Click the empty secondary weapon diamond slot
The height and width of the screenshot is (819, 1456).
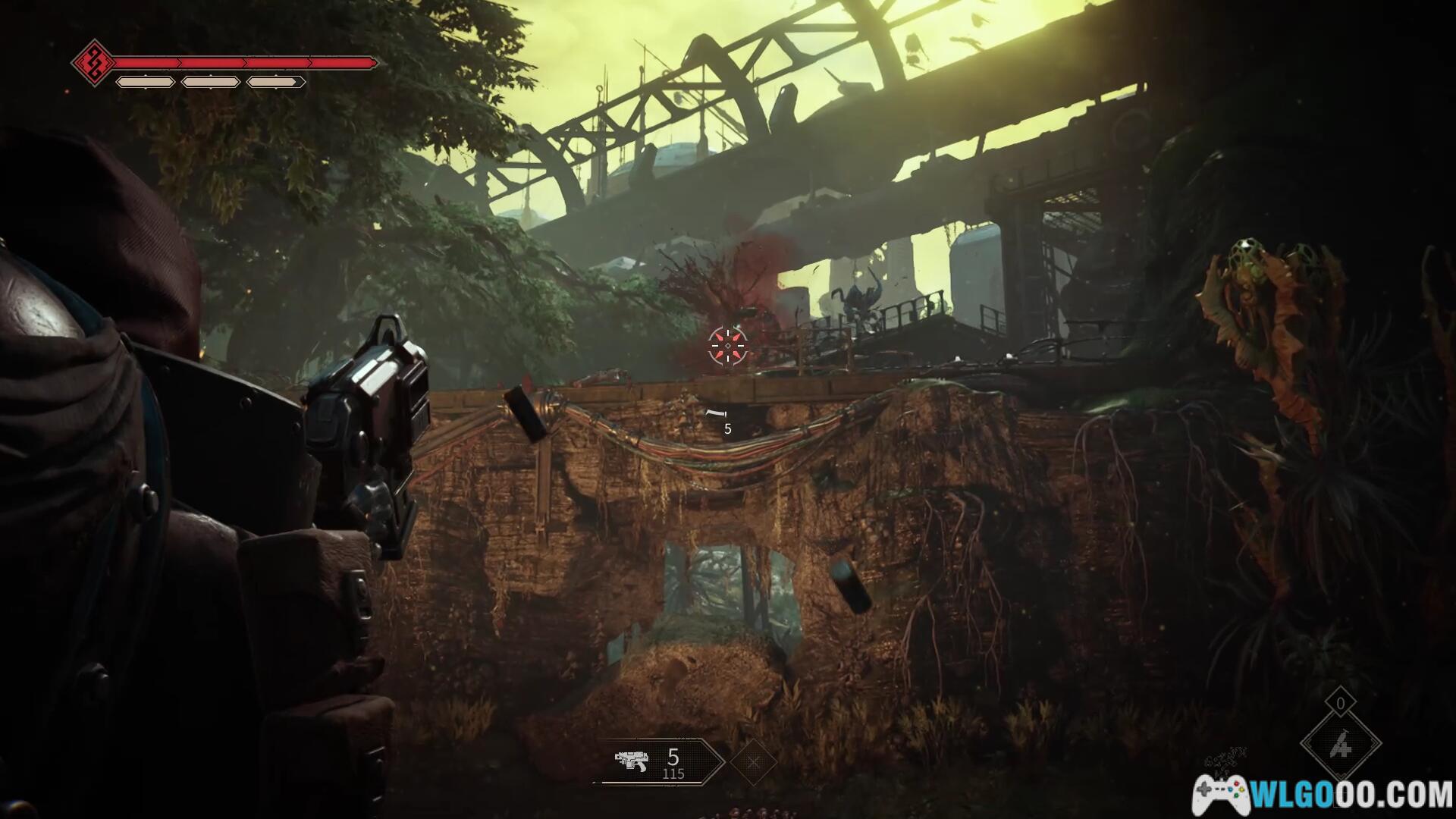point(753,761)
